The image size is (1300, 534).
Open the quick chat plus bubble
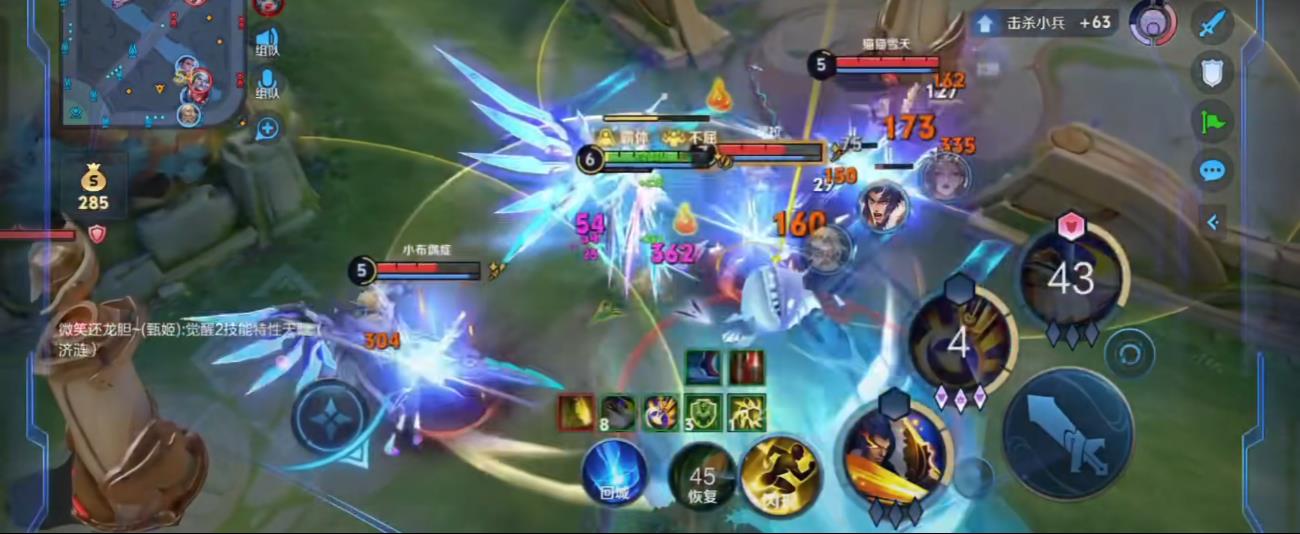tap(267, 128)
